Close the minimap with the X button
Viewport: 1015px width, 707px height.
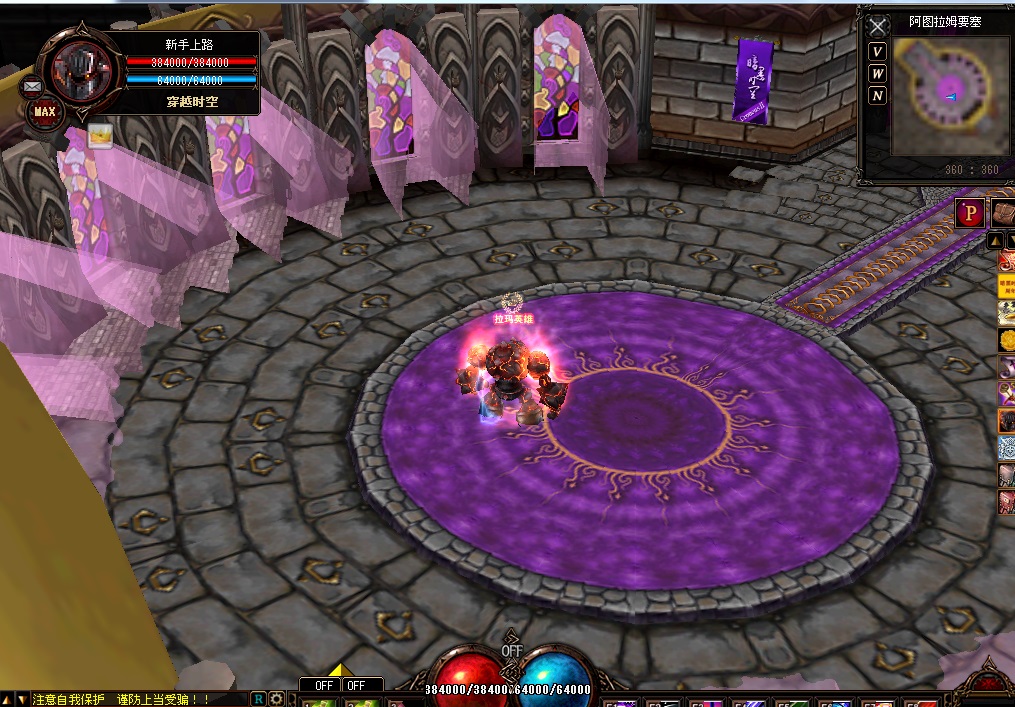point(877,26)
